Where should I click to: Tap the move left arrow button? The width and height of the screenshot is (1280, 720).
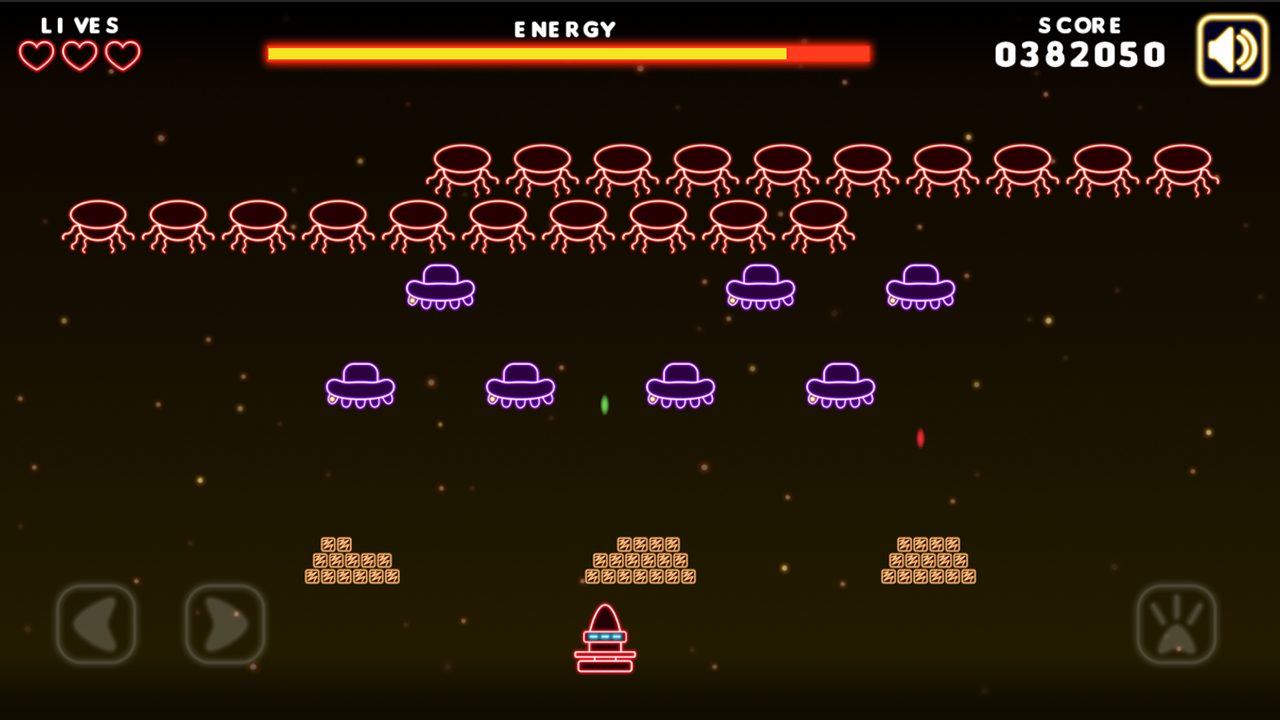(x=96, y=624)
